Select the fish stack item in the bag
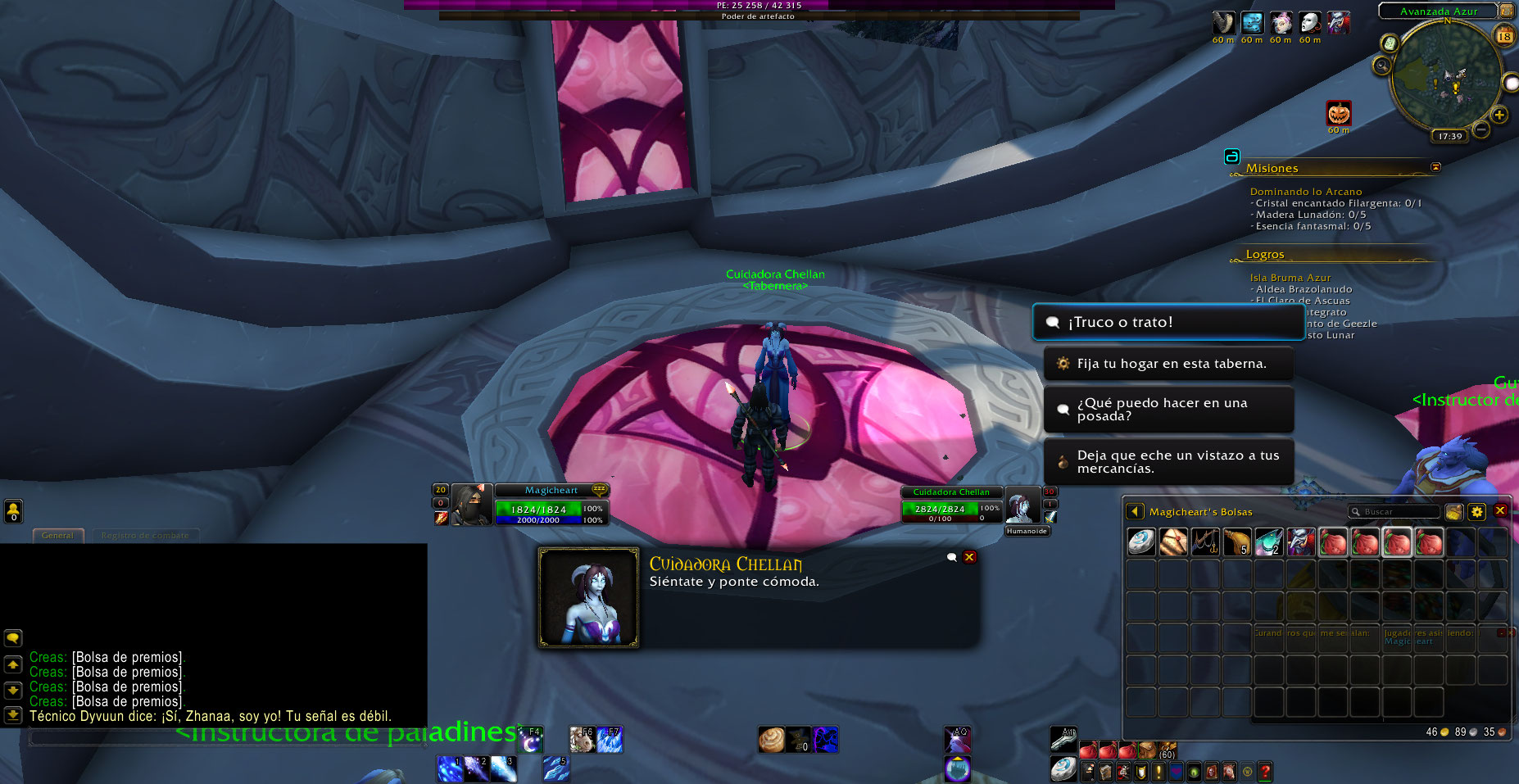 [1269, 542]
